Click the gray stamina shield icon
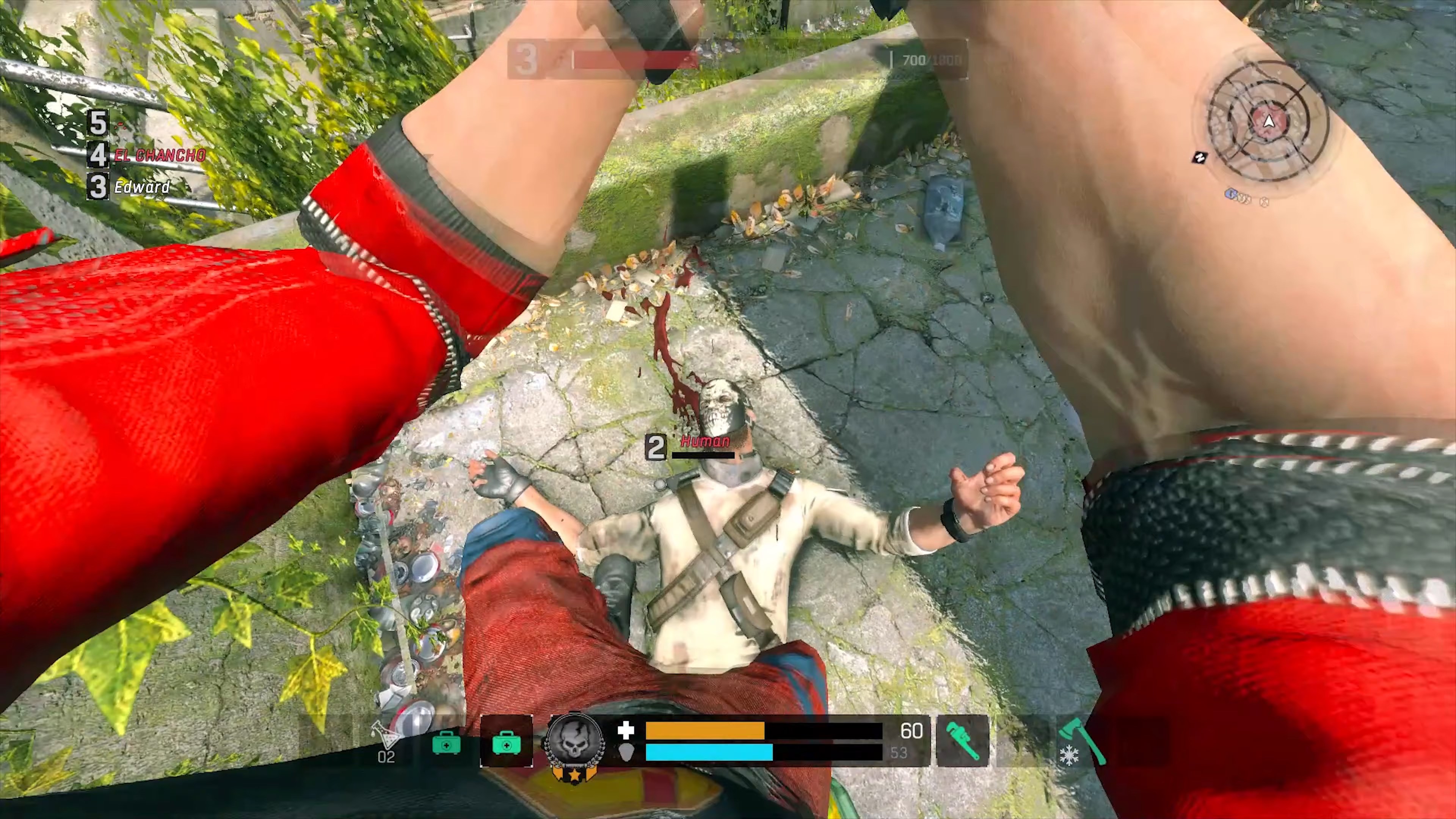 [x=626, y=753]
